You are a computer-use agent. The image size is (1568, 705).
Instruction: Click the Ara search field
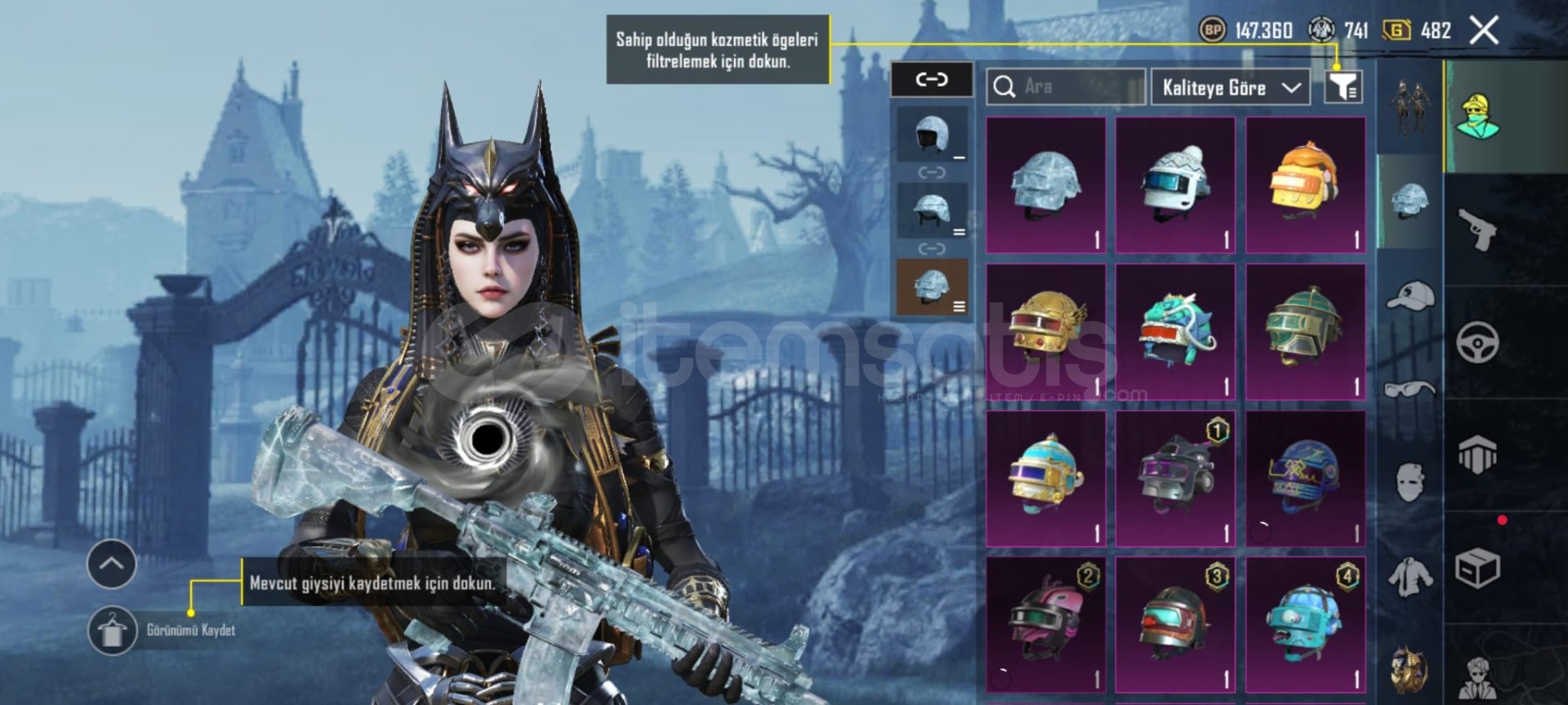[x=1066, y=87]
